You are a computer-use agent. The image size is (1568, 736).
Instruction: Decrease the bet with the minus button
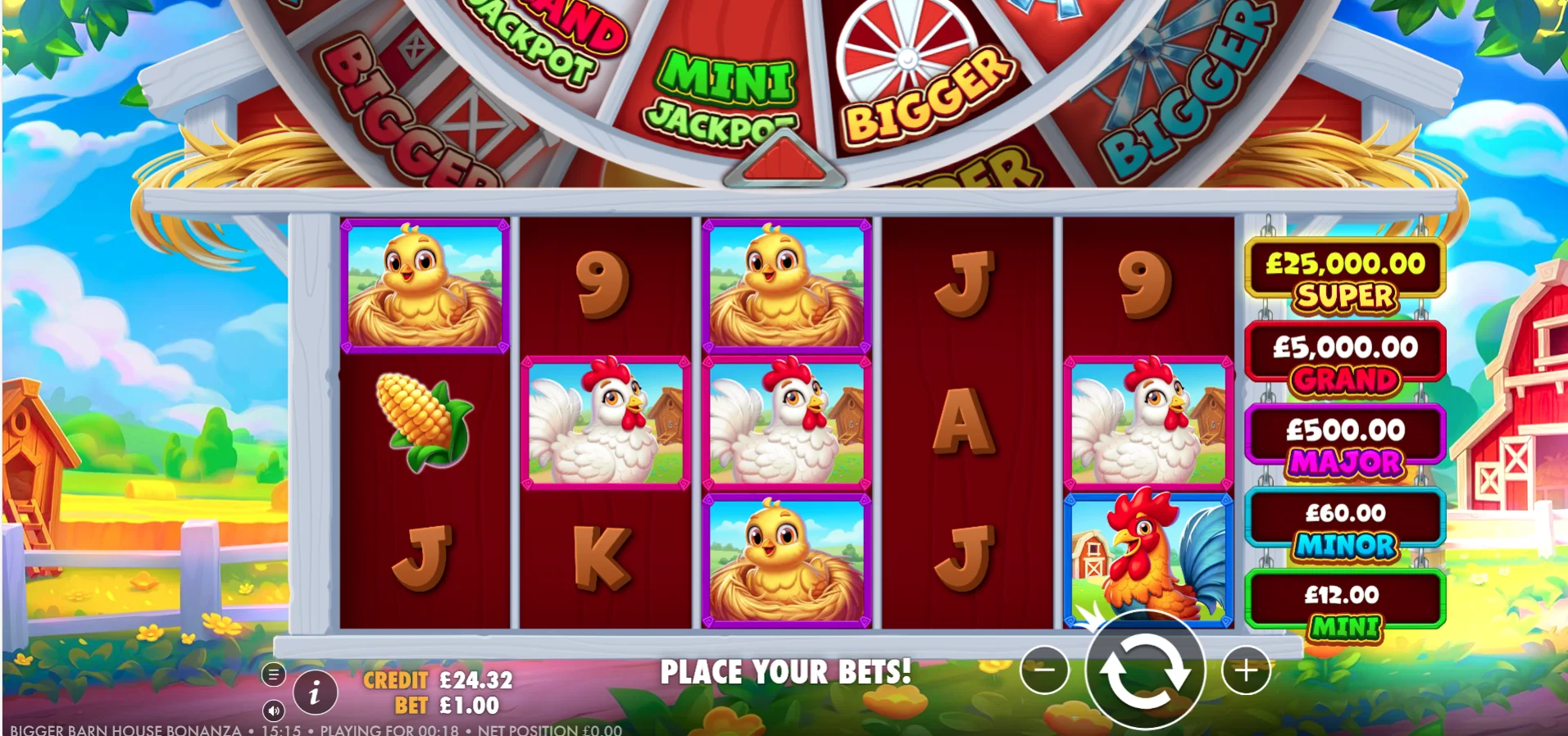(1044, 670)
